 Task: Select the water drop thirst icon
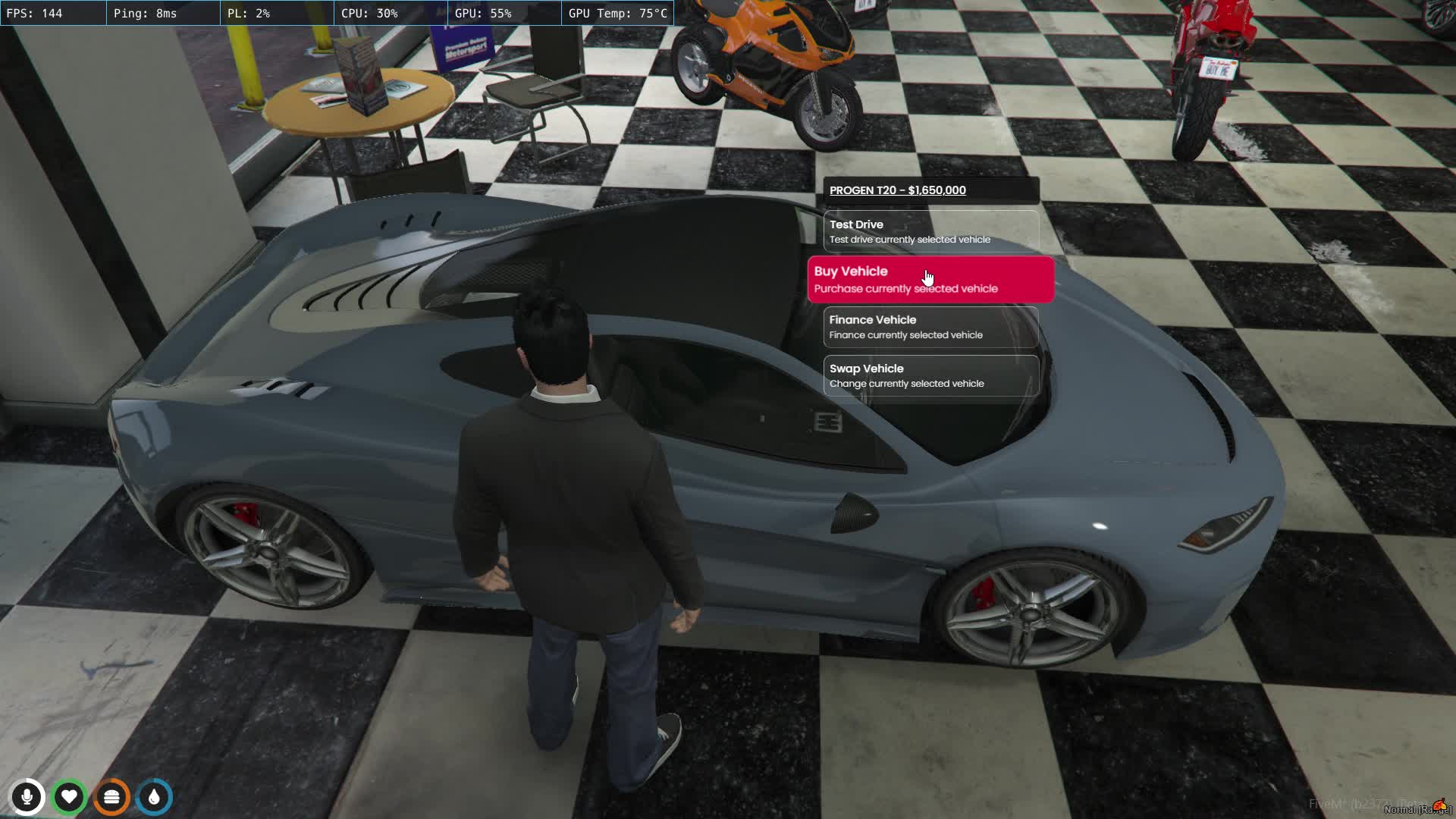pos(155,797)
